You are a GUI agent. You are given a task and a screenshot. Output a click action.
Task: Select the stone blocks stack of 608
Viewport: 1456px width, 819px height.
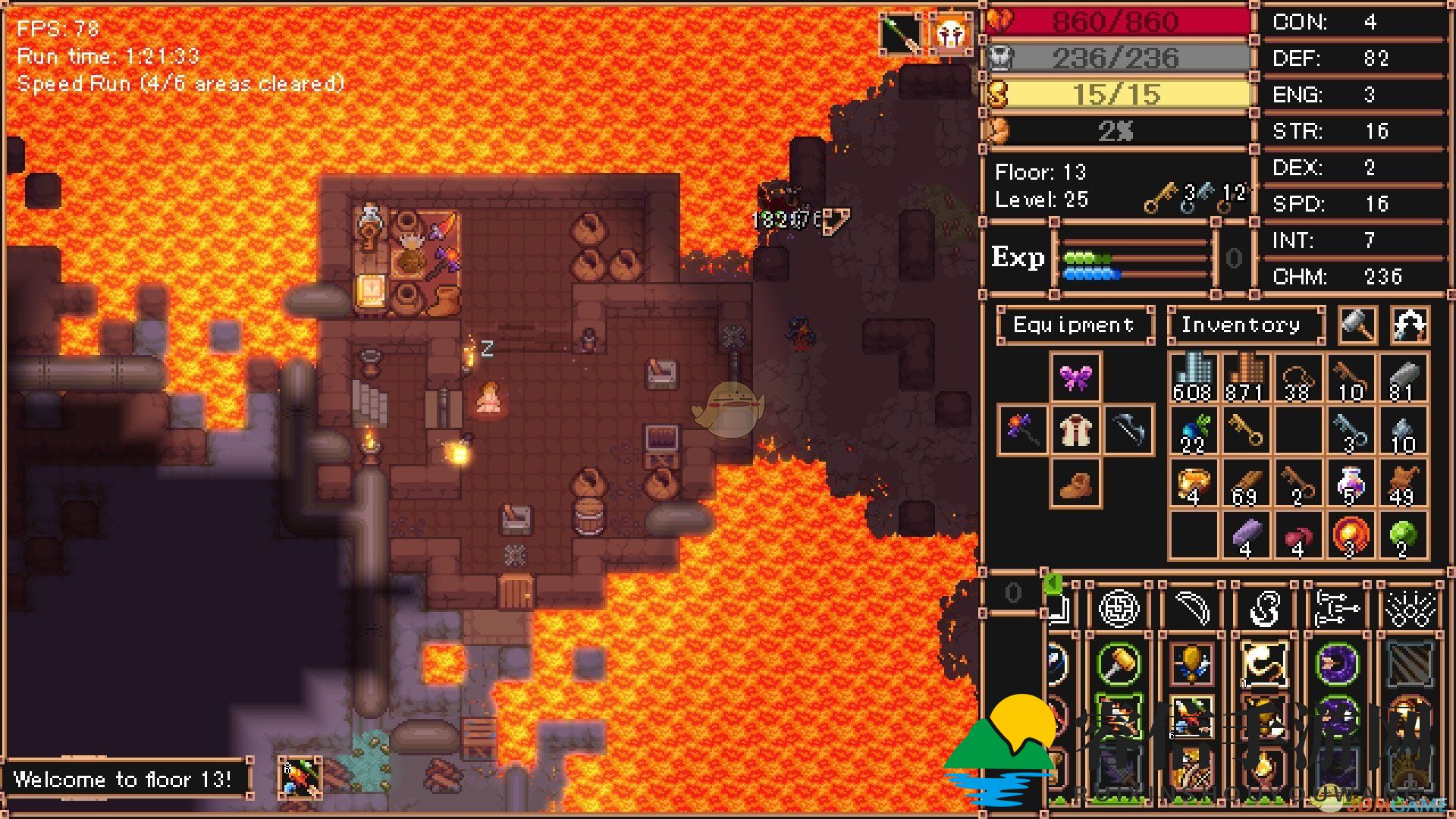click(1193, 378)
